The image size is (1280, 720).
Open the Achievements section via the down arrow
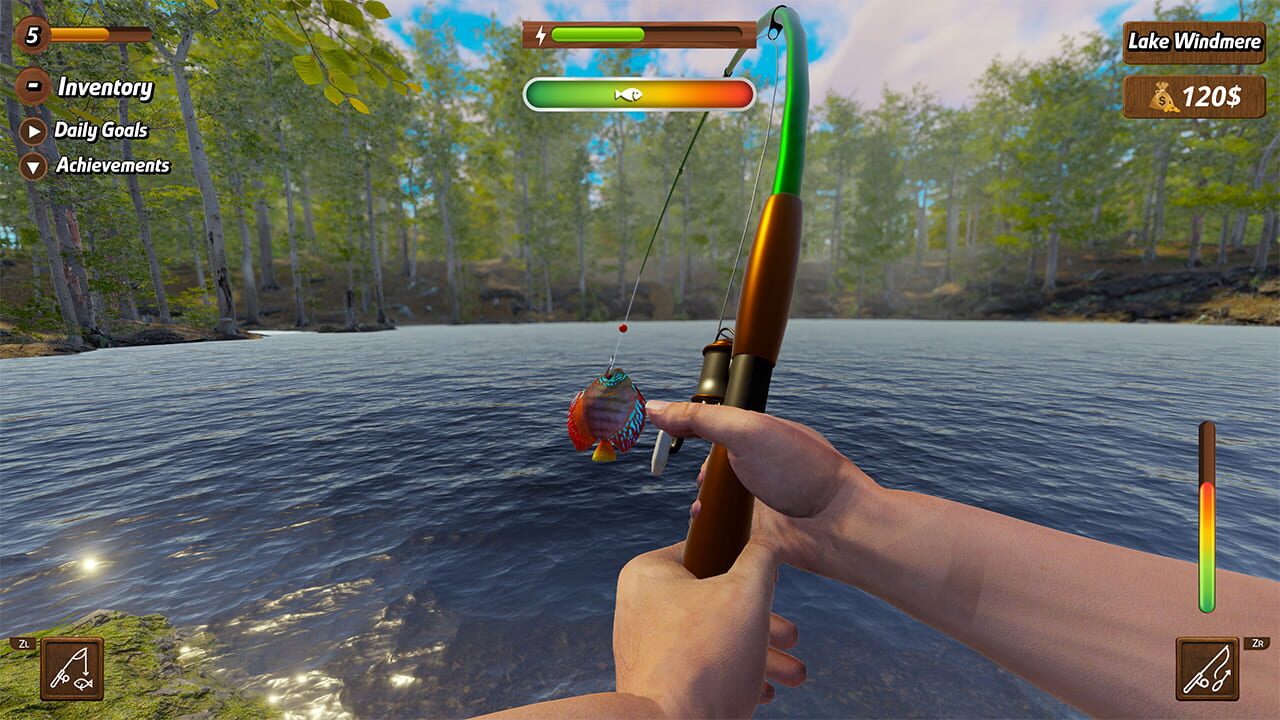tap(31, 165)
